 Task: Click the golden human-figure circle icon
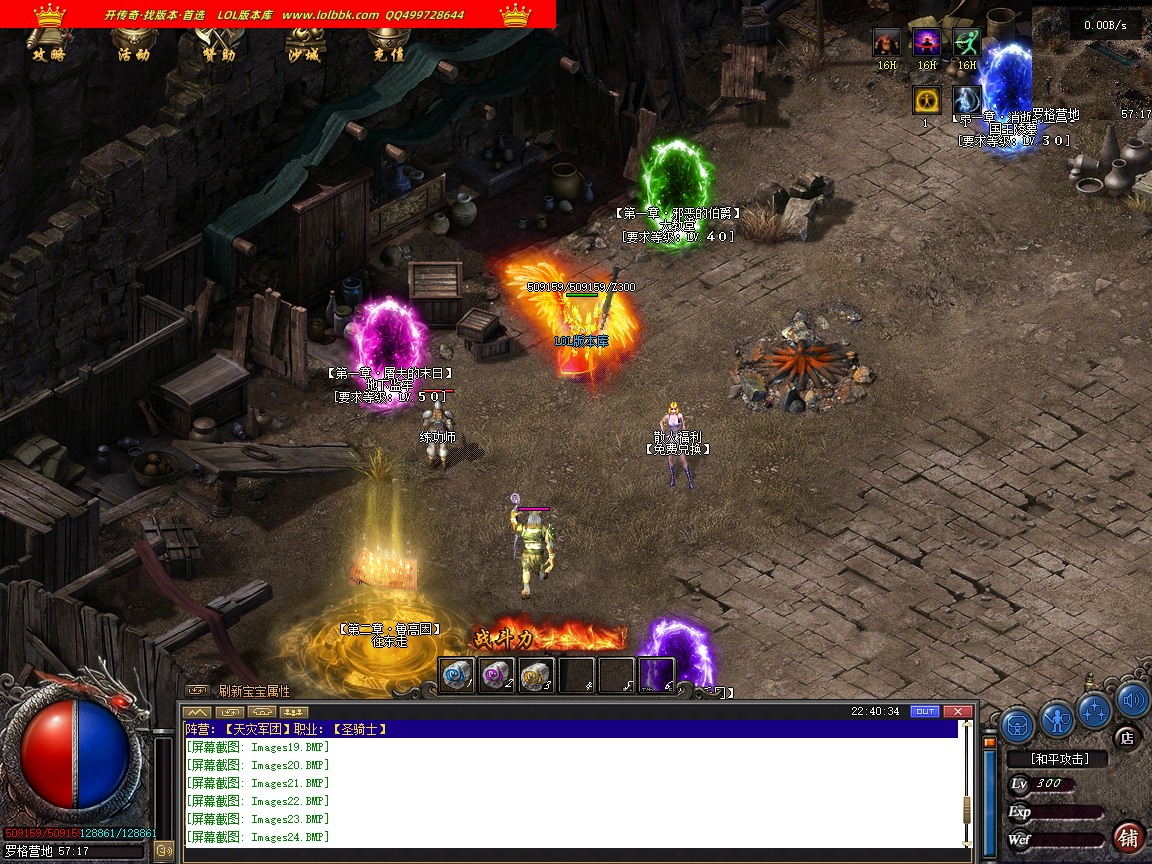pyautogui.click(x=927, y=100)
